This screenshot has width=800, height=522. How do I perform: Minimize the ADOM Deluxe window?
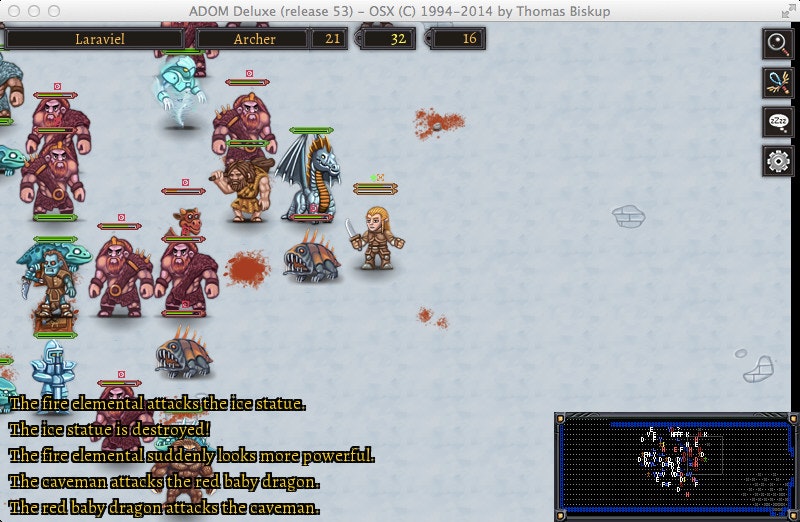(35, 11)
